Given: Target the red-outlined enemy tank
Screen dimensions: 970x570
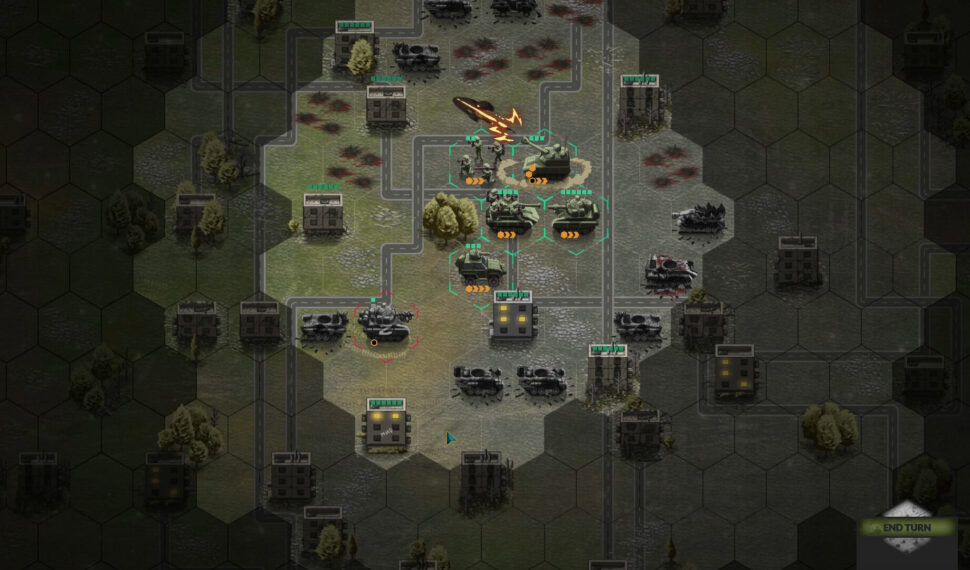Looking at the screenshot, I should tap(385, 320).
